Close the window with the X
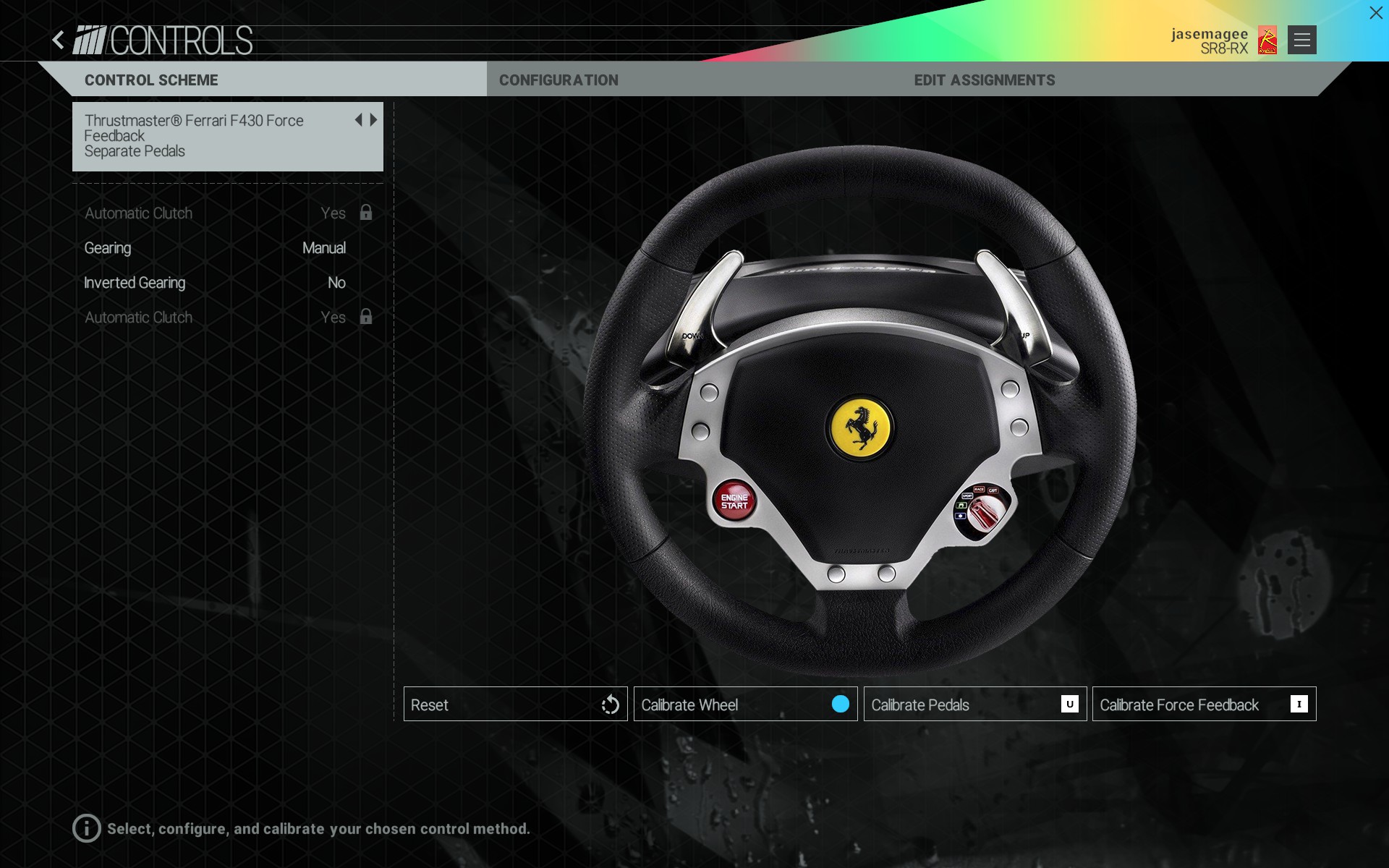The width and height of the screenshot is (1389, 868). [1375, 13]
